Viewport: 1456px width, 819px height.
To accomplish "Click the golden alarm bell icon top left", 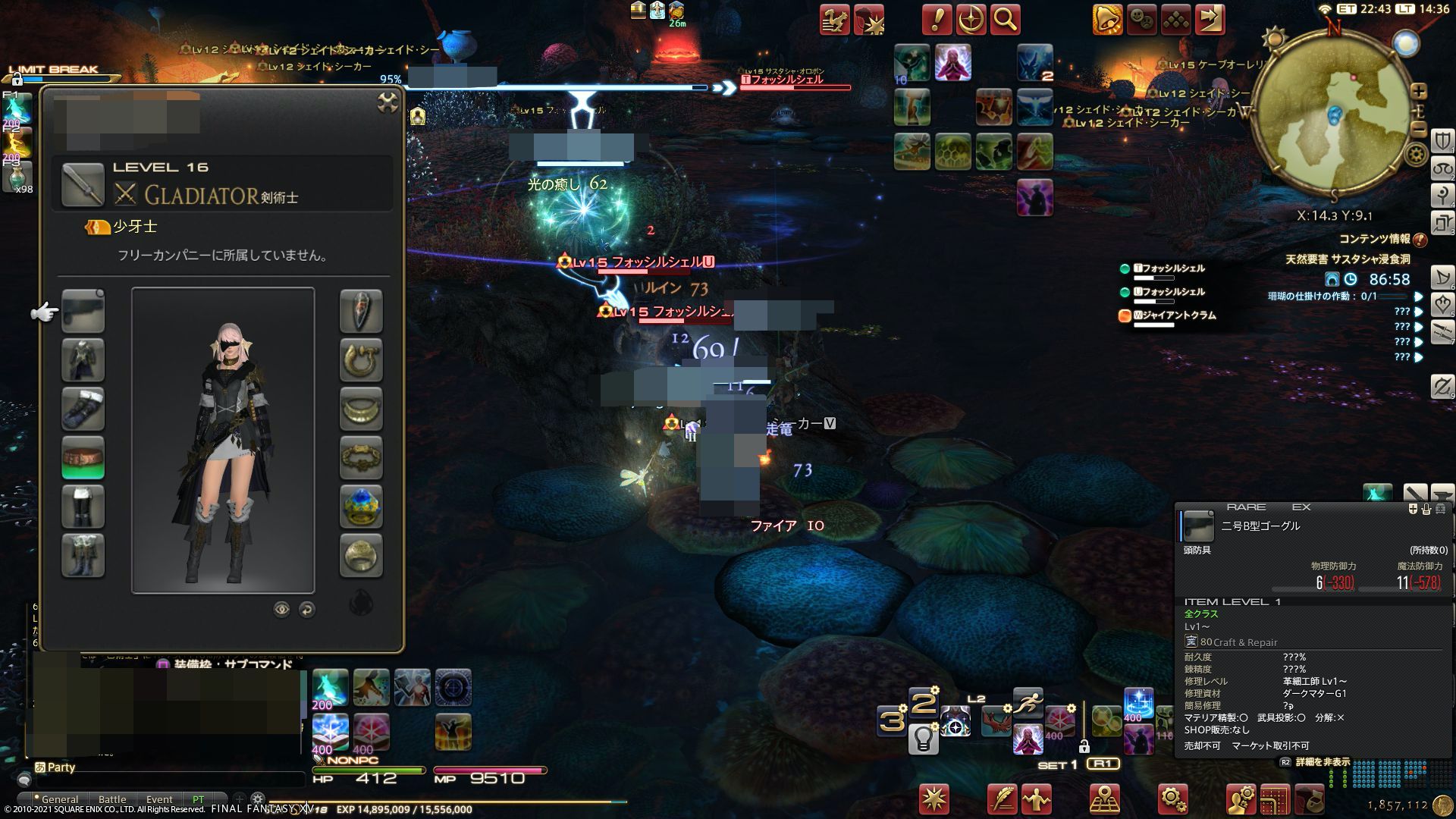I will coord(1107,20).
